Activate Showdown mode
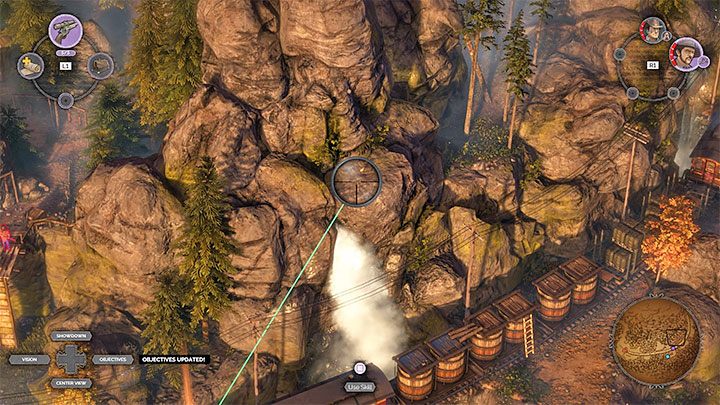 click(74, 336)
